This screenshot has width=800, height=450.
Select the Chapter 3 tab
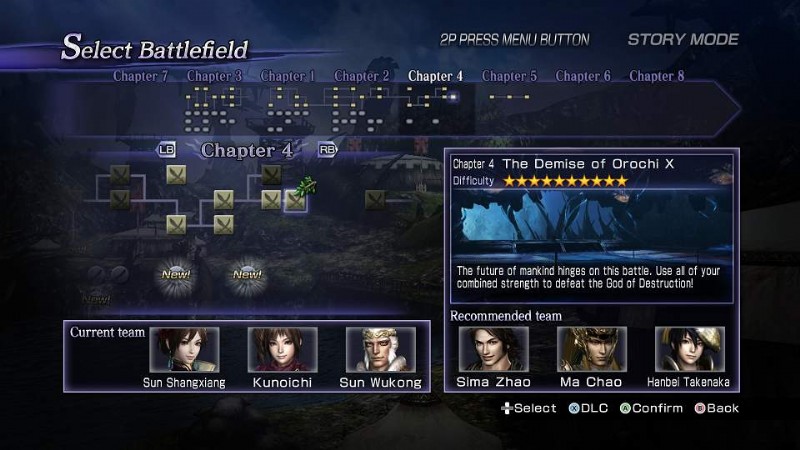[214, 76]
